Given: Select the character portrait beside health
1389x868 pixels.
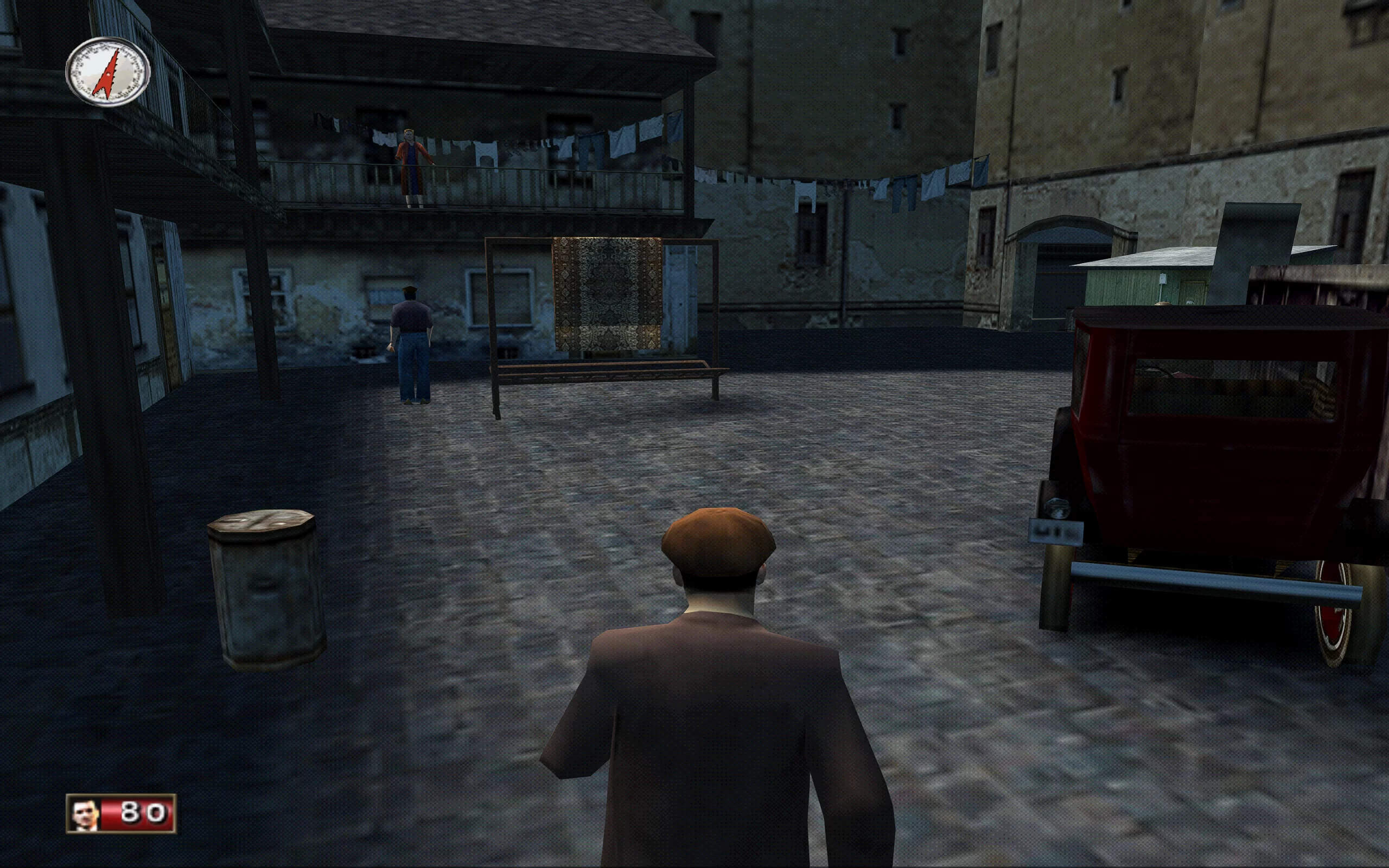Looking at the screenshot, I should (85, 814).
